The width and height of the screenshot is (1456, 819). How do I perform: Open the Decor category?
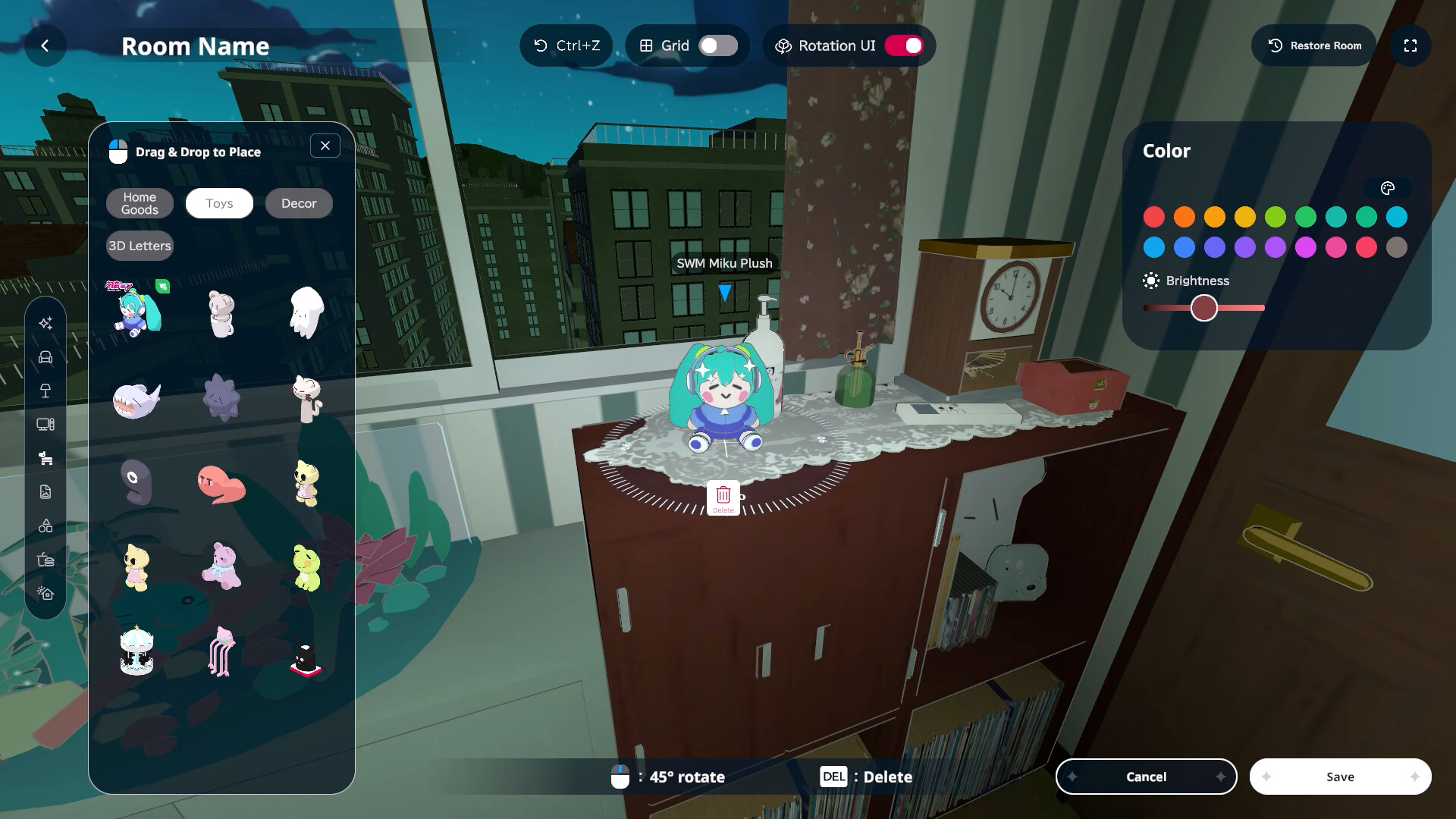coord(299,203)
